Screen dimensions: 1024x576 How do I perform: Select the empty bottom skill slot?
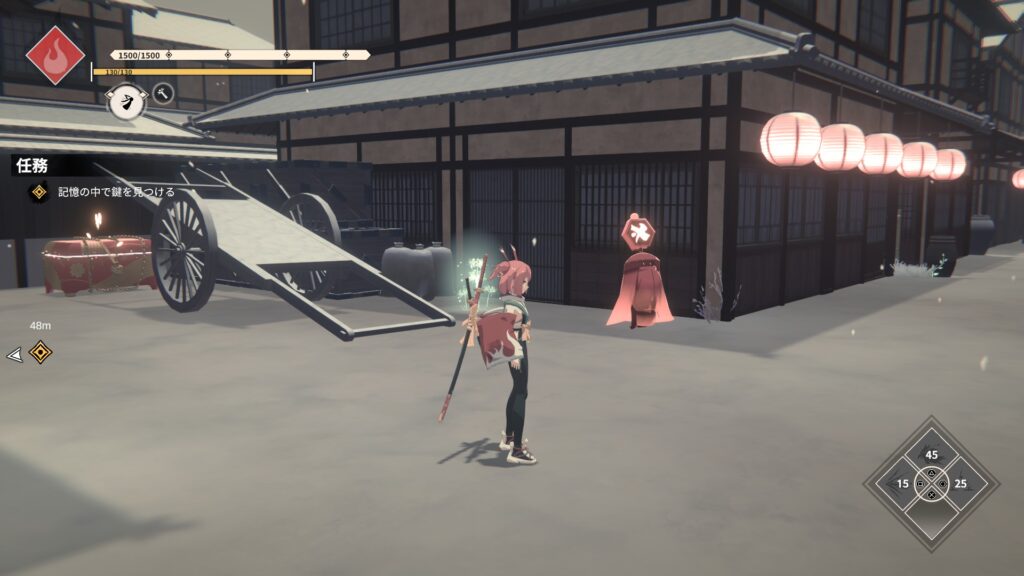(x=931, y=514)
